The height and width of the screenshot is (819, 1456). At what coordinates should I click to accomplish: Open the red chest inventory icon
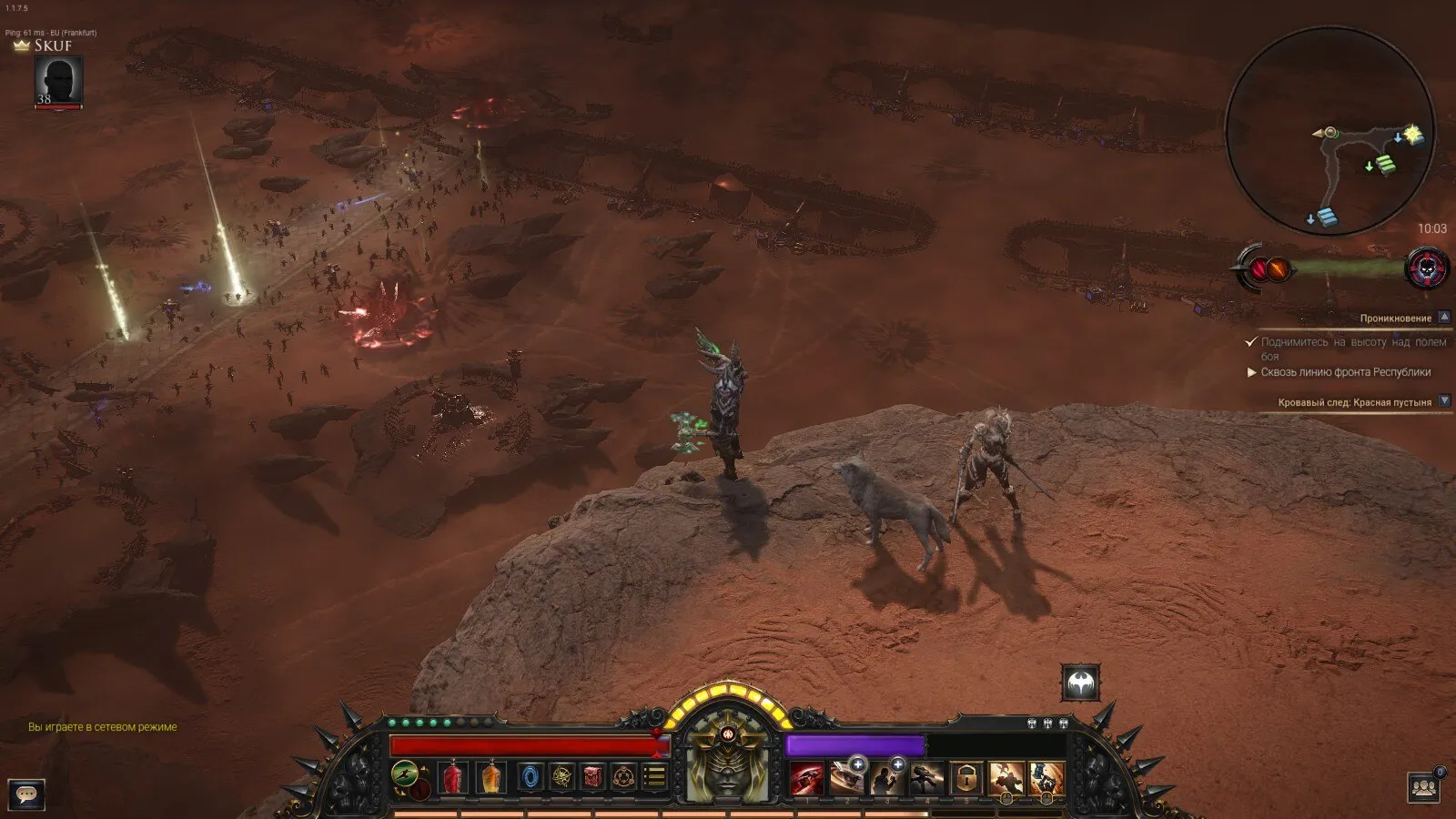click(593, 778)
